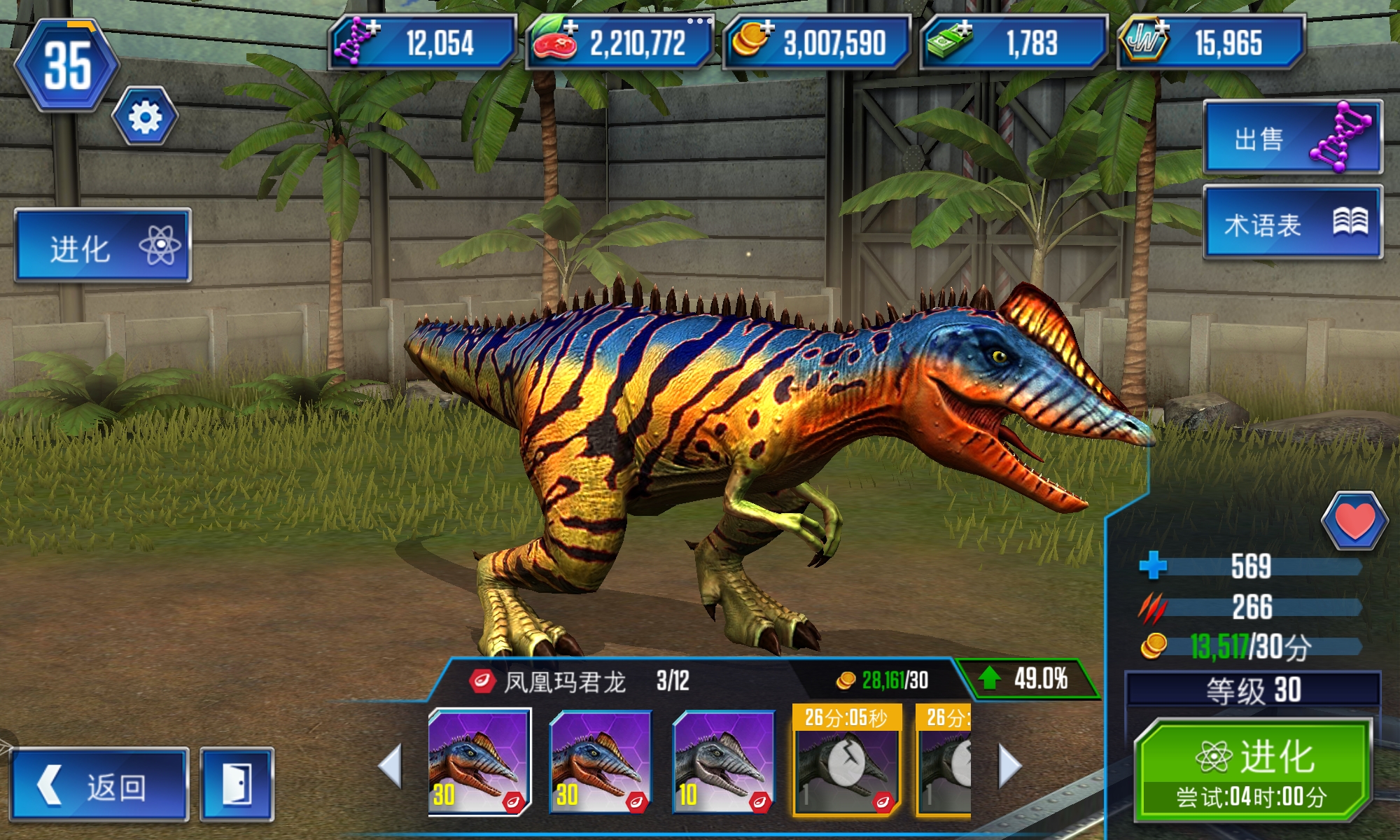Open the 术语表 glossary
Image resolution: width=1400 pixels, height=840 pixels.
1292,223
